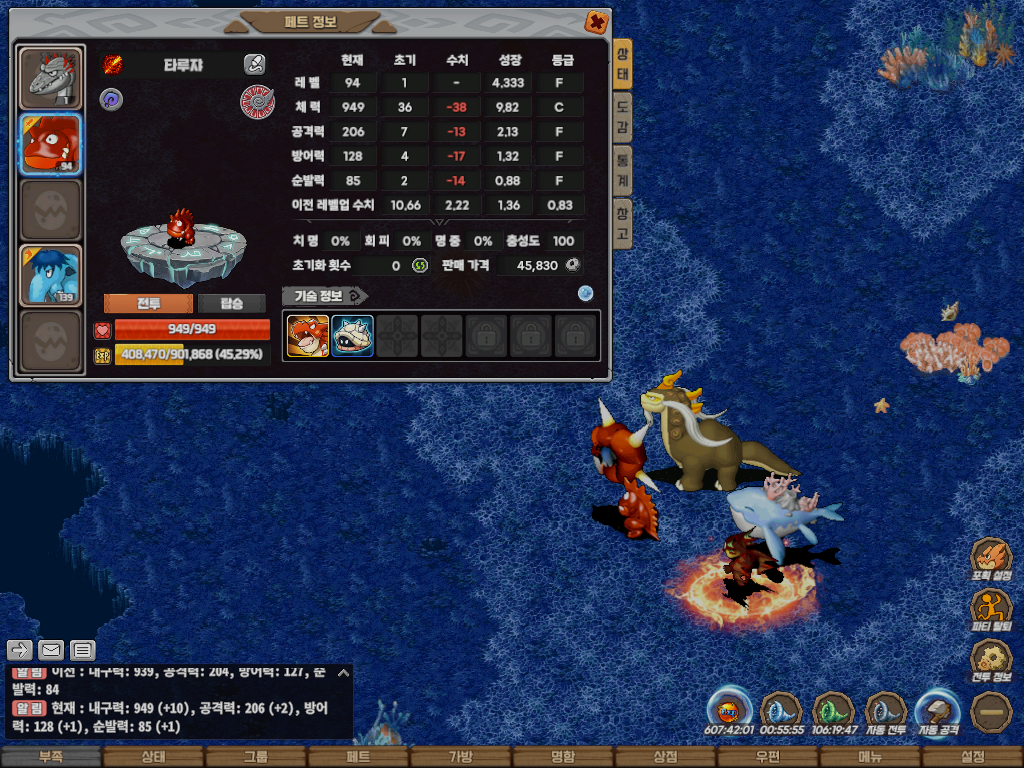Choose the blue level 139 pet portrait
1024x768 pixels.
tap(50, 275)
